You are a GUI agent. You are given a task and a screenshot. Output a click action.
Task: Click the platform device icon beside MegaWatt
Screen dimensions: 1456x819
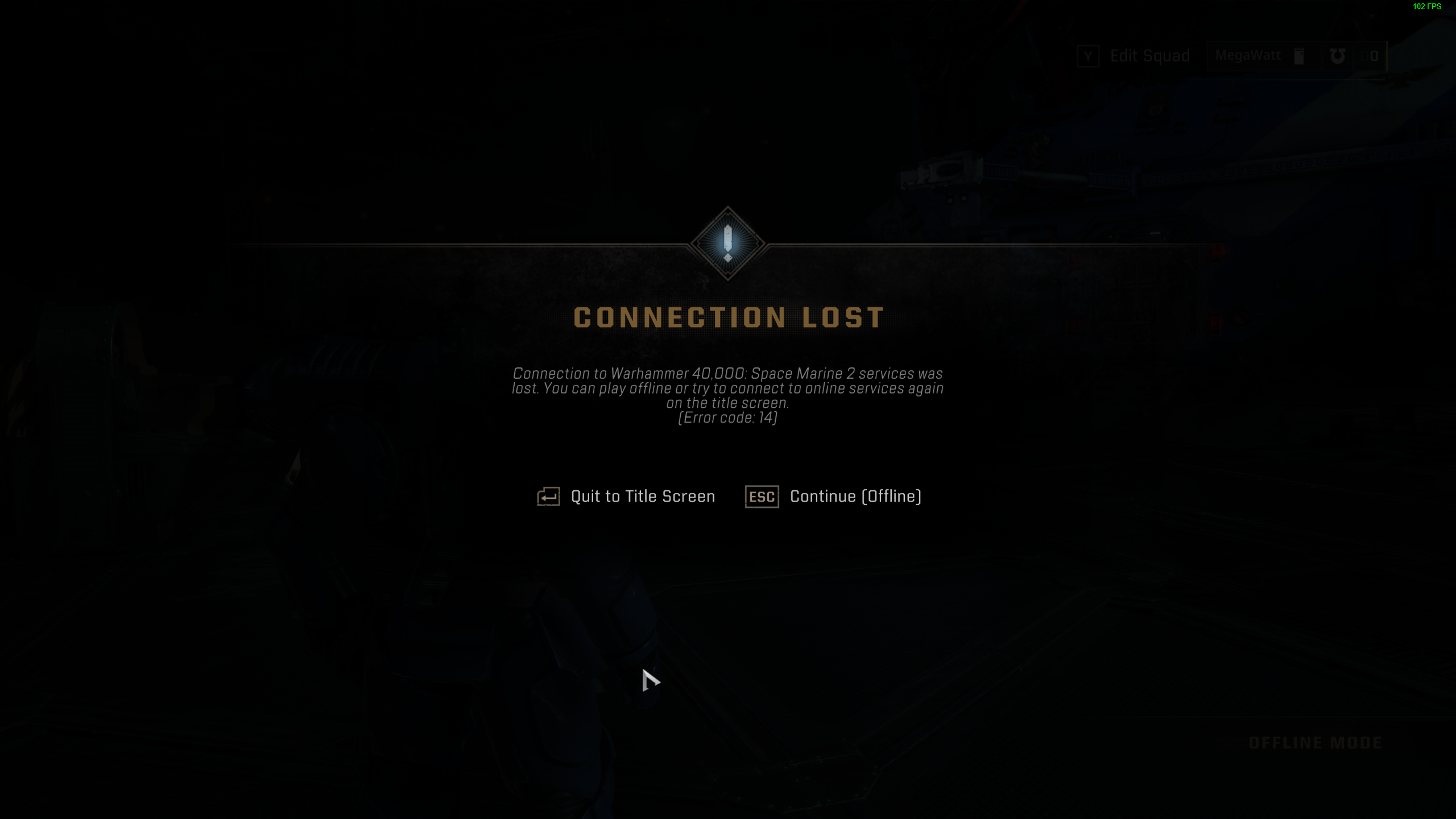tap(1299, 55)
